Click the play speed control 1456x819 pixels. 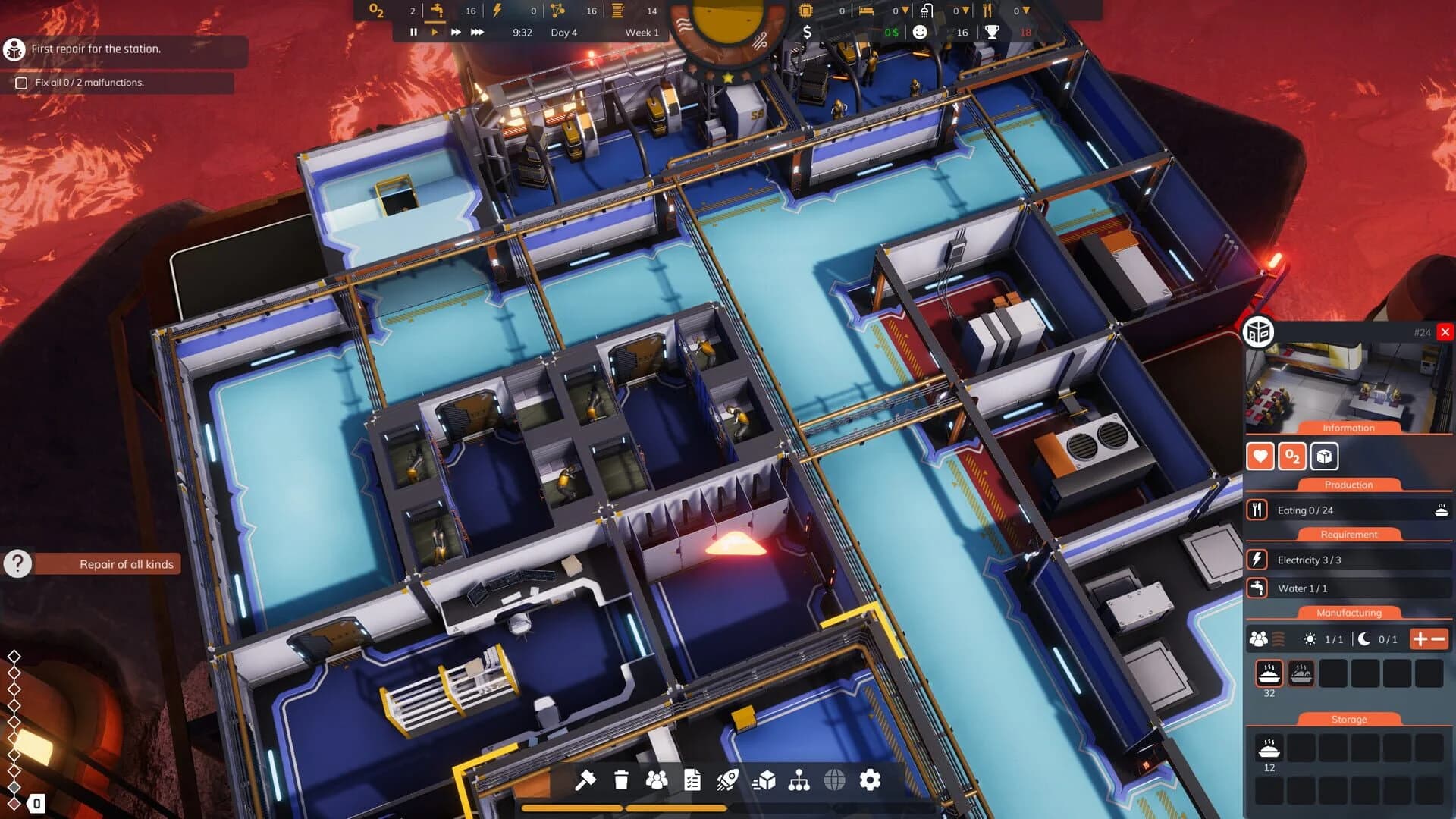434,32
